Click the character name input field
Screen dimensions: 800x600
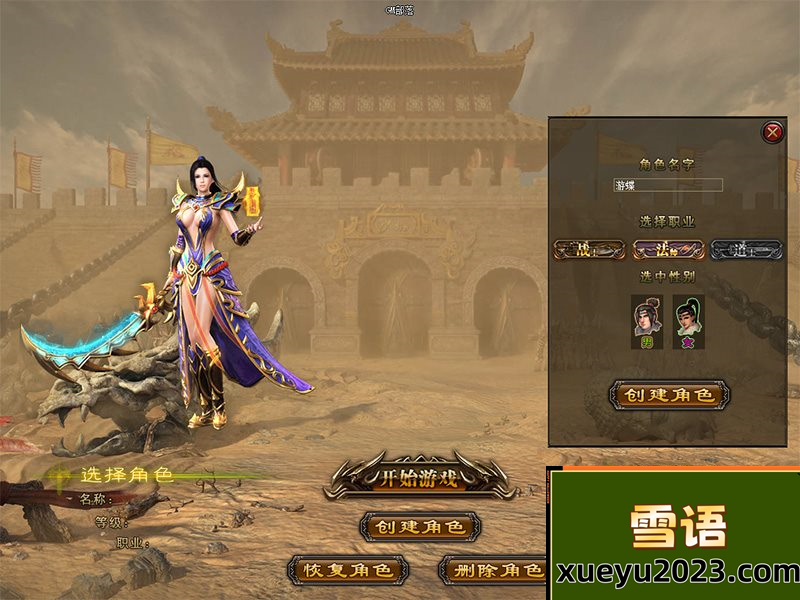tap(668, 185)
